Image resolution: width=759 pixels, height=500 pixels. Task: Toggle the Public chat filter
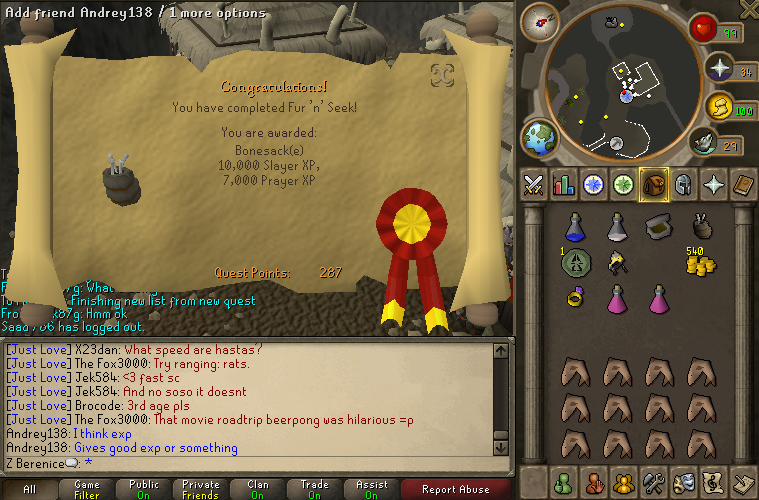coord(144,489)
